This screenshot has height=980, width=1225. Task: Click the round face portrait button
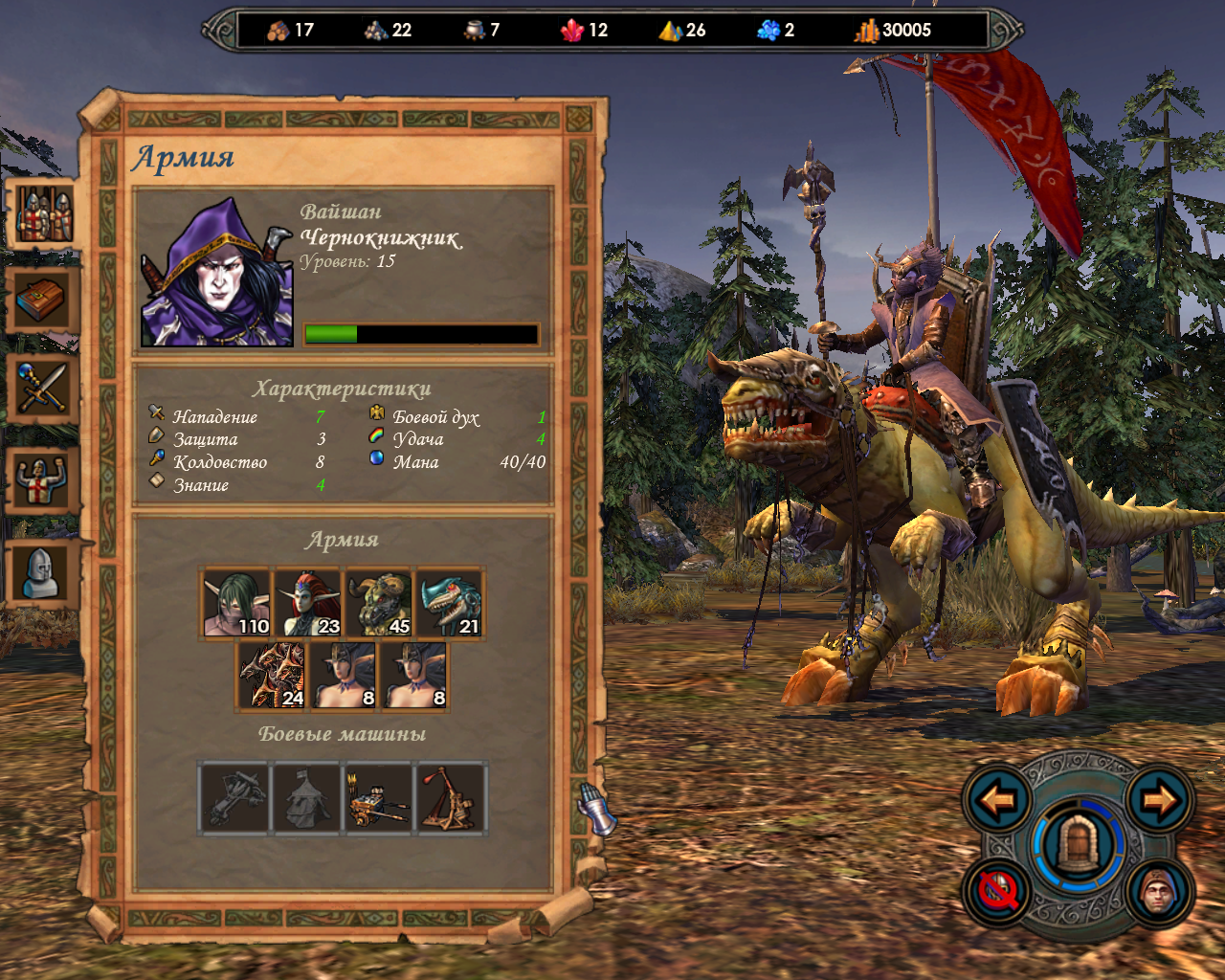click(1159, 892)
